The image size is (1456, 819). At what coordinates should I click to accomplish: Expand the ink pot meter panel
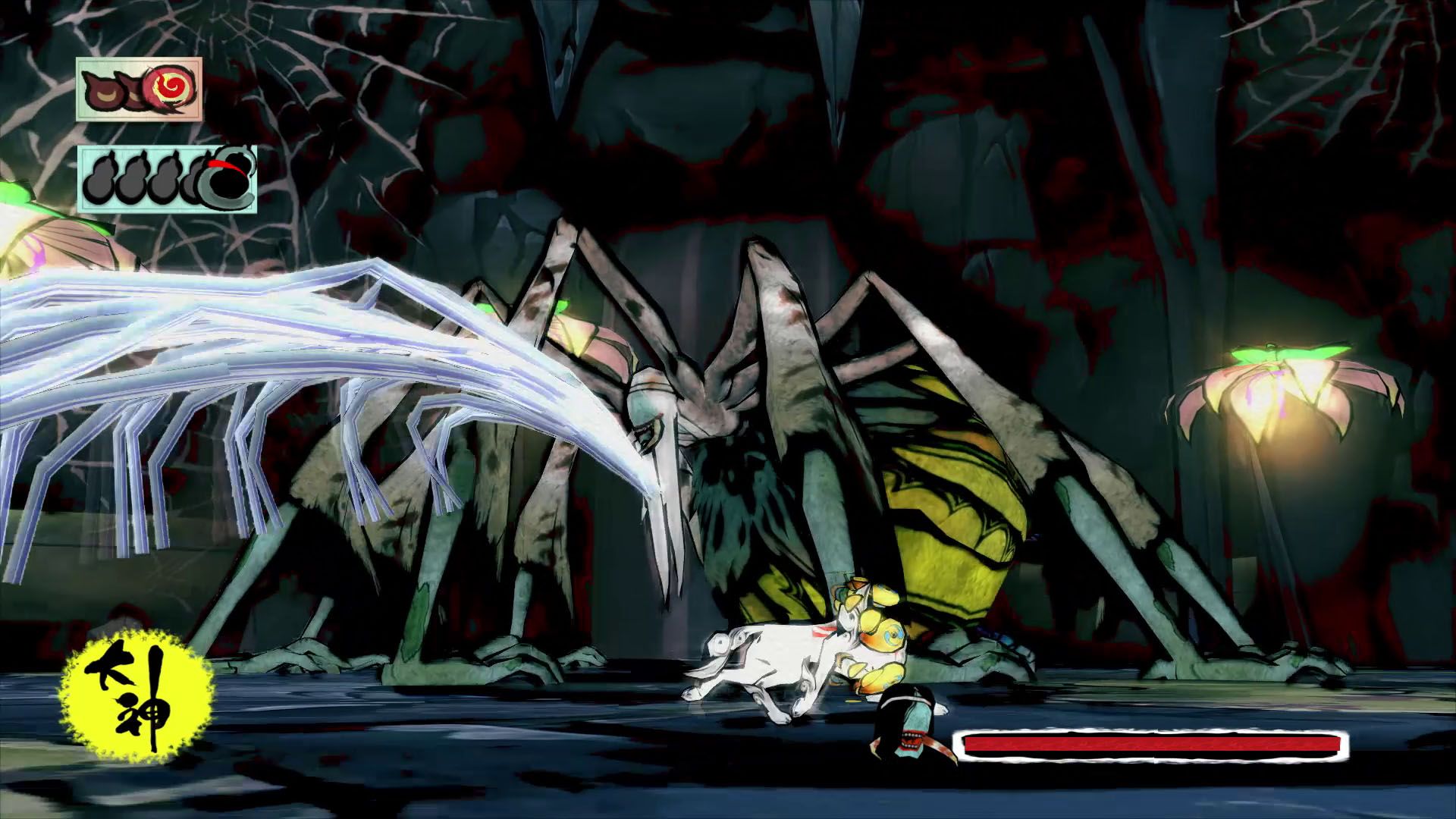click(167, 178)
